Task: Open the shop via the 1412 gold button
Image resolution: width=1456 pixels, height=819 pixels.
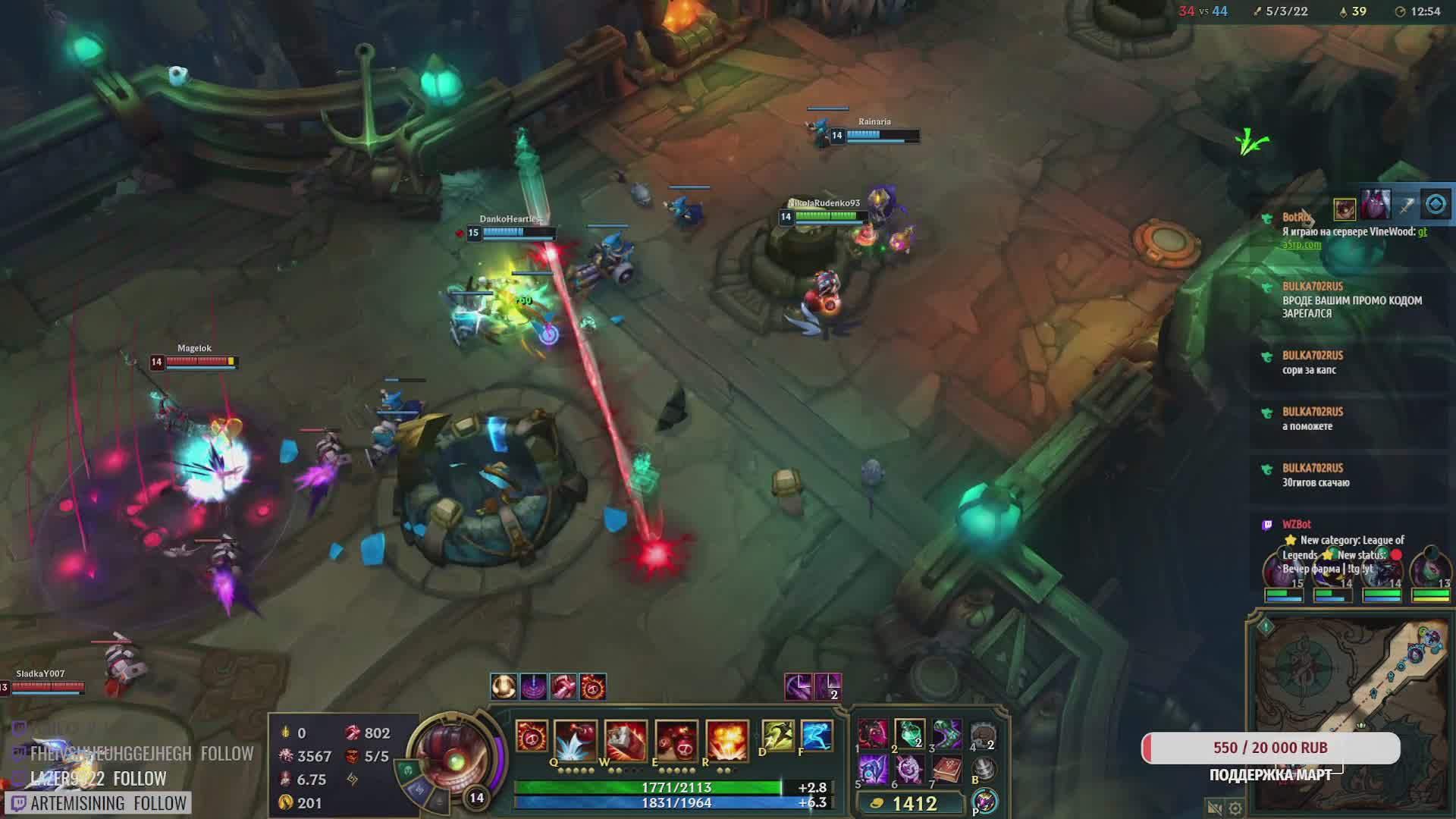Action: (908, 803)
